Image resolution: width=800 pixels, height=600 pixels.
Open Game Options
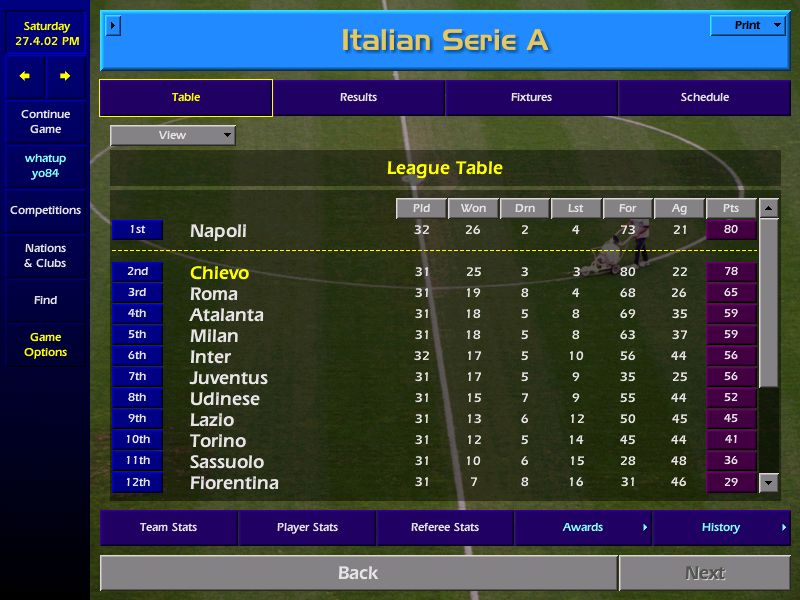[x=45, y=345]
